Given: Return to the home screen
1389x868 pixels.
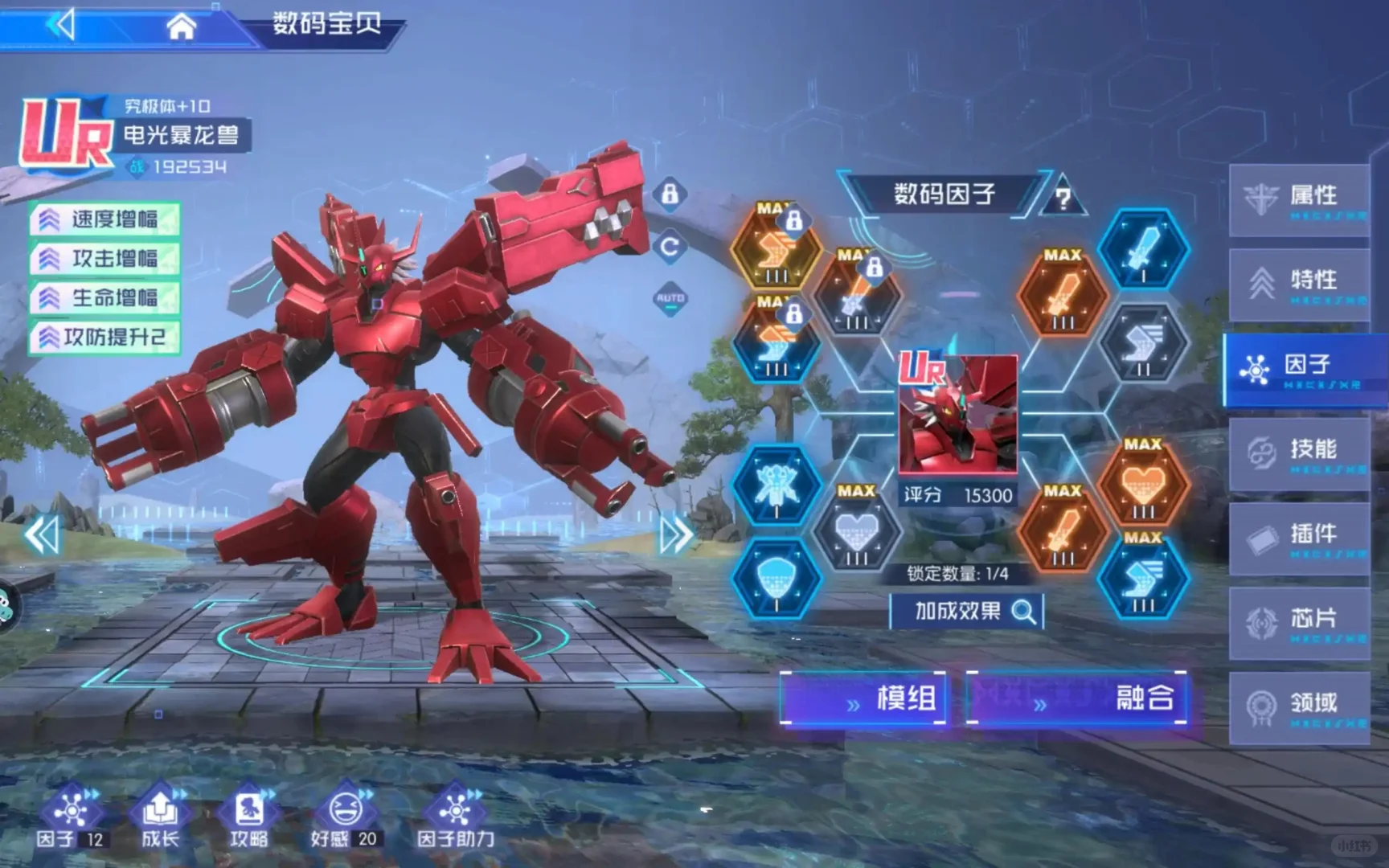Looking at the screenshot, I should click(181, 27).
